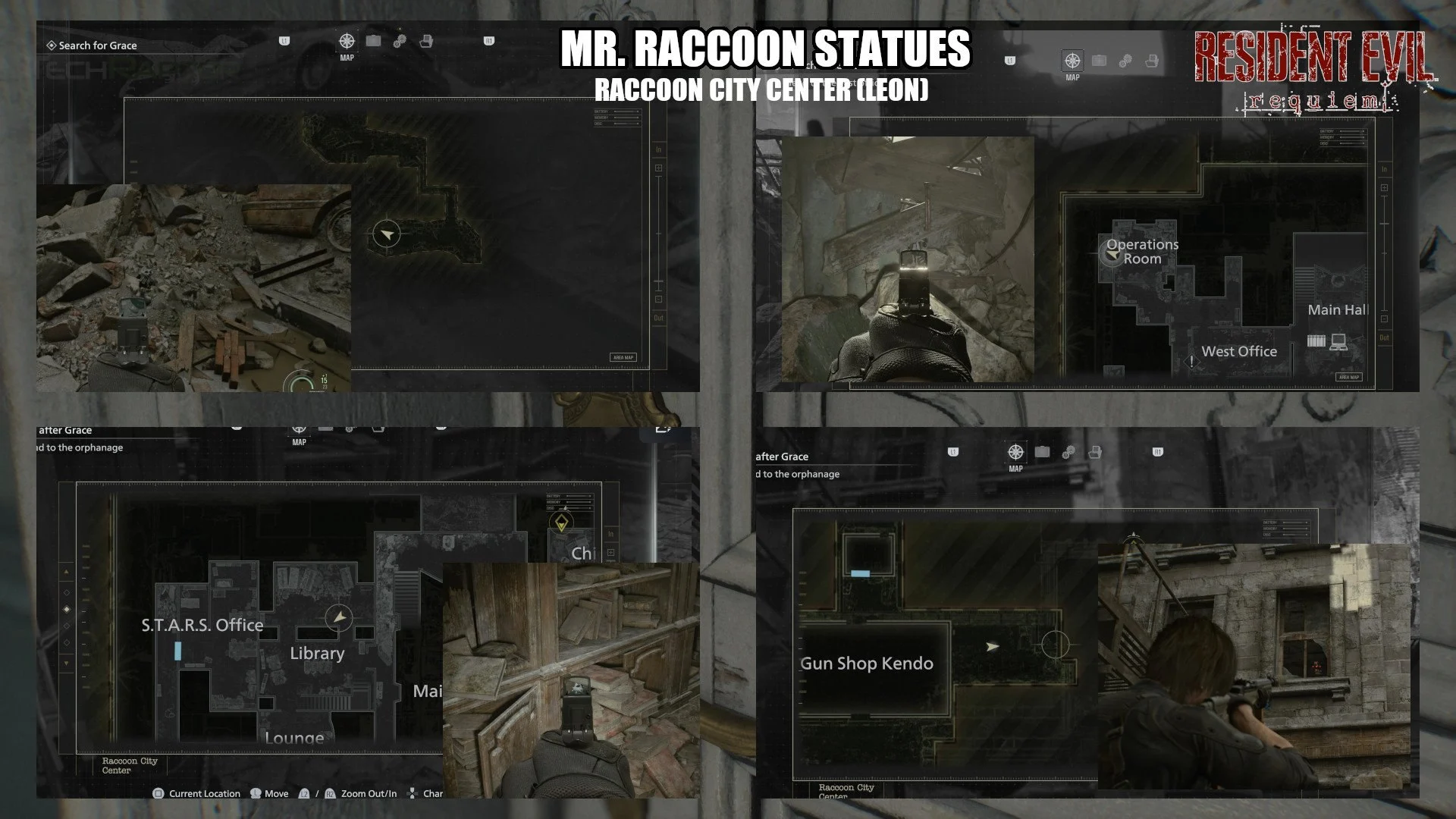This screenshot has width=1456, height=819.
Task: Choose the full Main Hall label on the map
Action: point(1338,309)
